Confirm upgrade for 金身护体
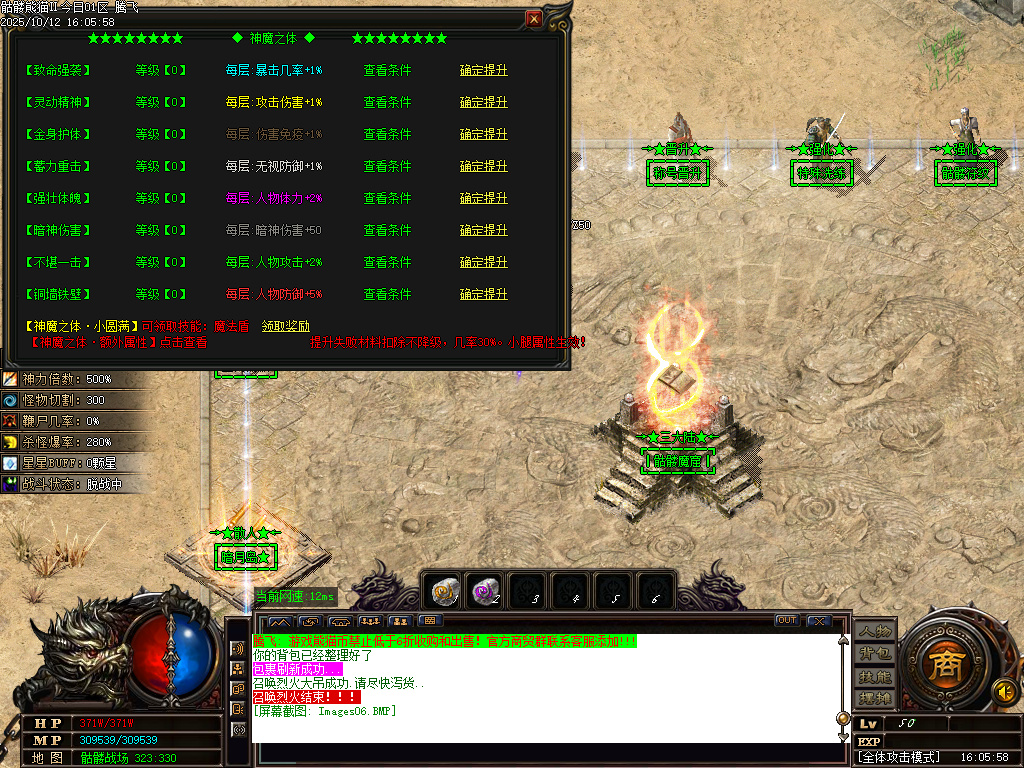 483,134
